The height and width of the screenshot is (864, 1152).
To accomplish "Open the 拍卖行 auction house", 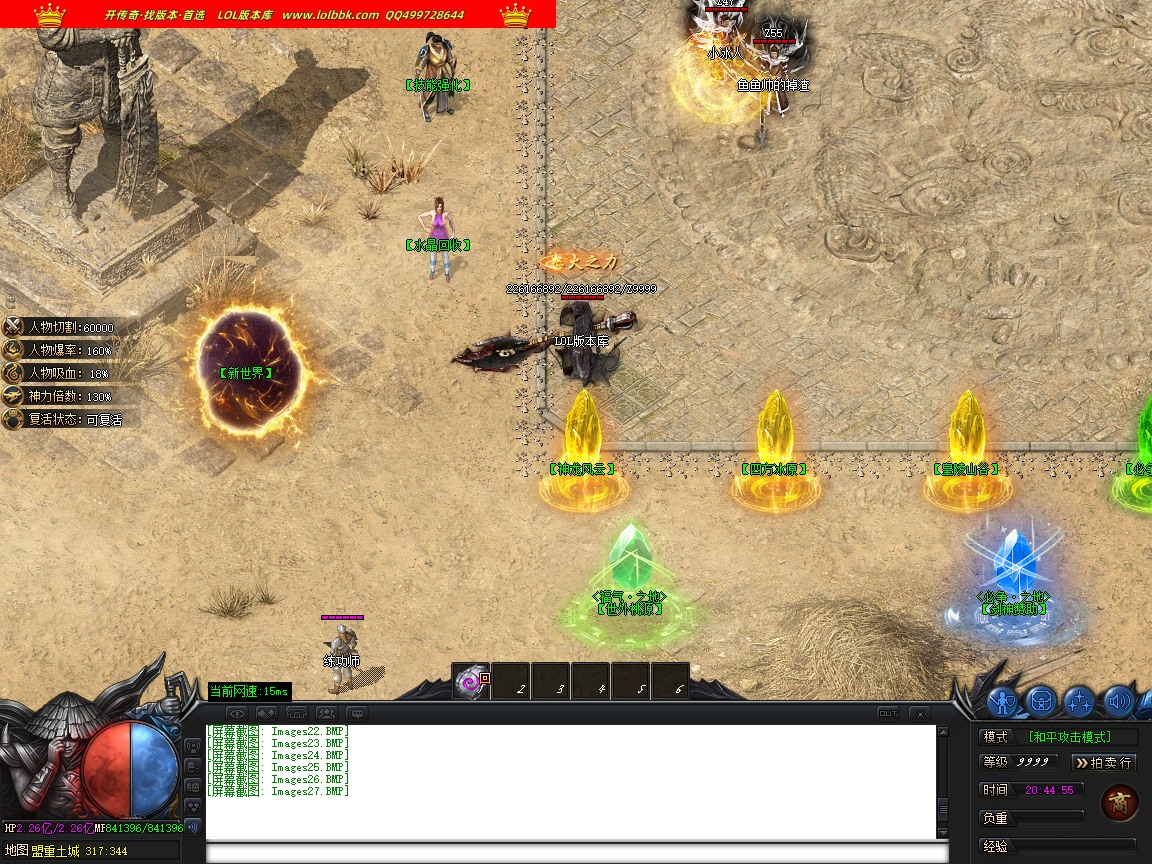I will 1104,762.
